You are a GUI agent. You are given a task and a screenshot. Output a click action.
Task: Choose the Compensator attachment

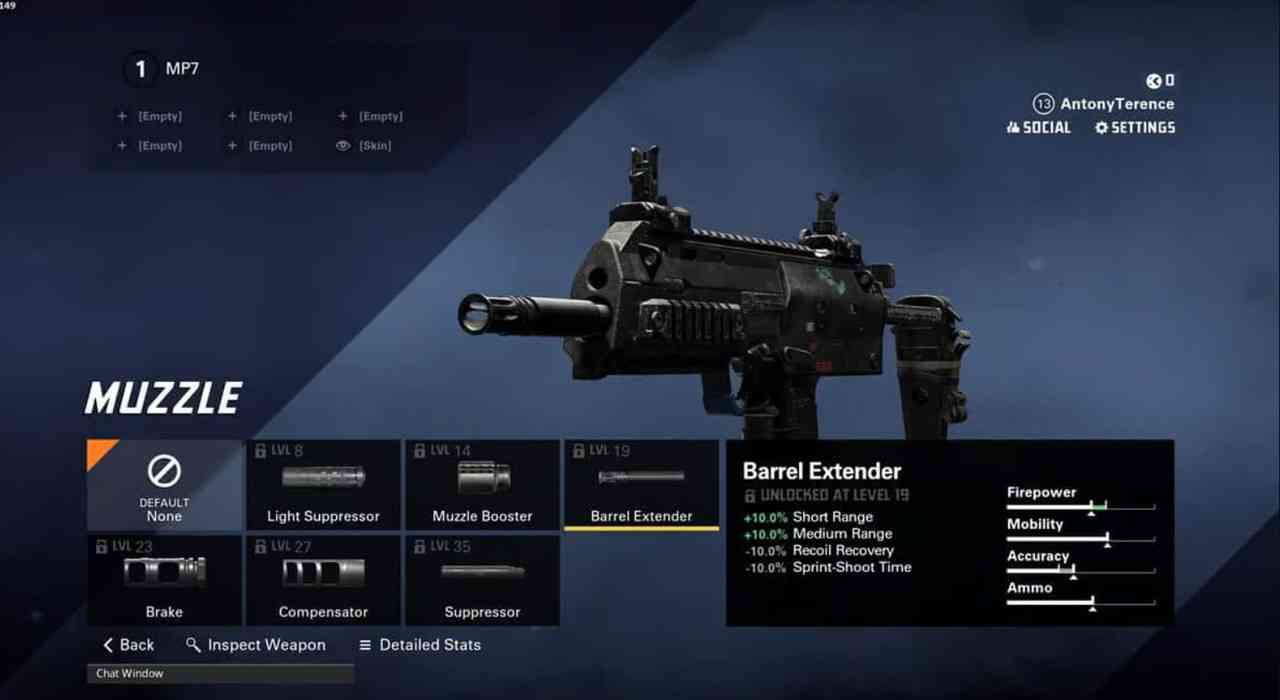(x=323, y=581)
